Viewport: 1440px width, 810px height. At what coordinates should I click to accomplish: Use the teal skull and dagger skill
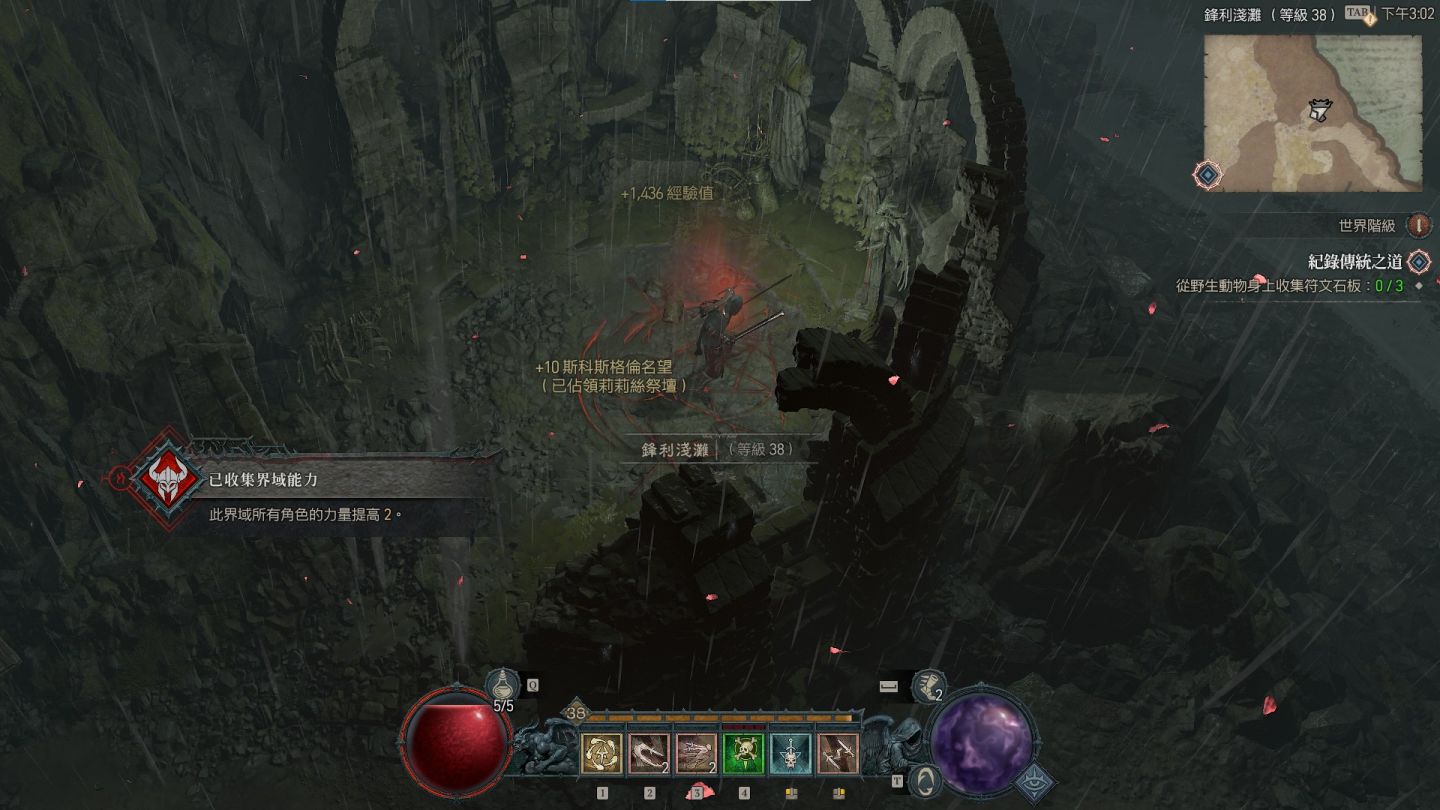coord(790,754)
